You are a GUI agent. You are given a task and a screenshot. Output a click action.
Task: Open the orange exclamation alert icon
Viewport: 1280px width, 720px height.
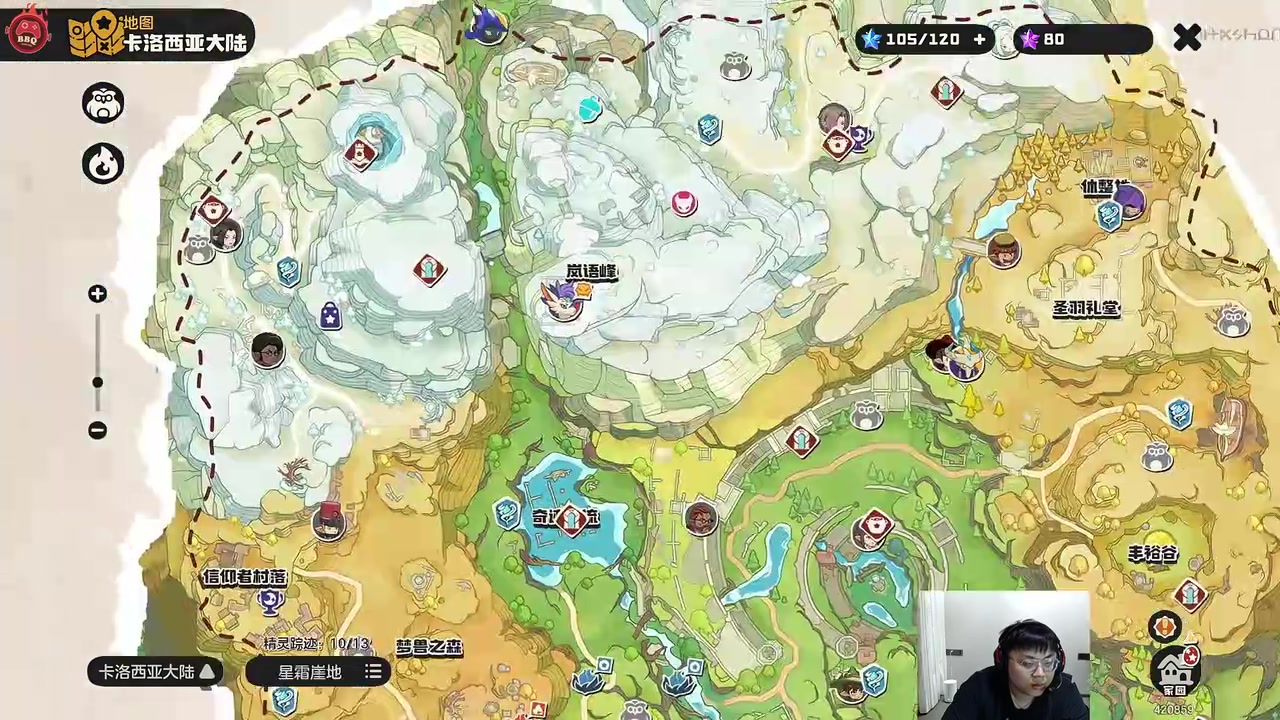pos(1164,627)
